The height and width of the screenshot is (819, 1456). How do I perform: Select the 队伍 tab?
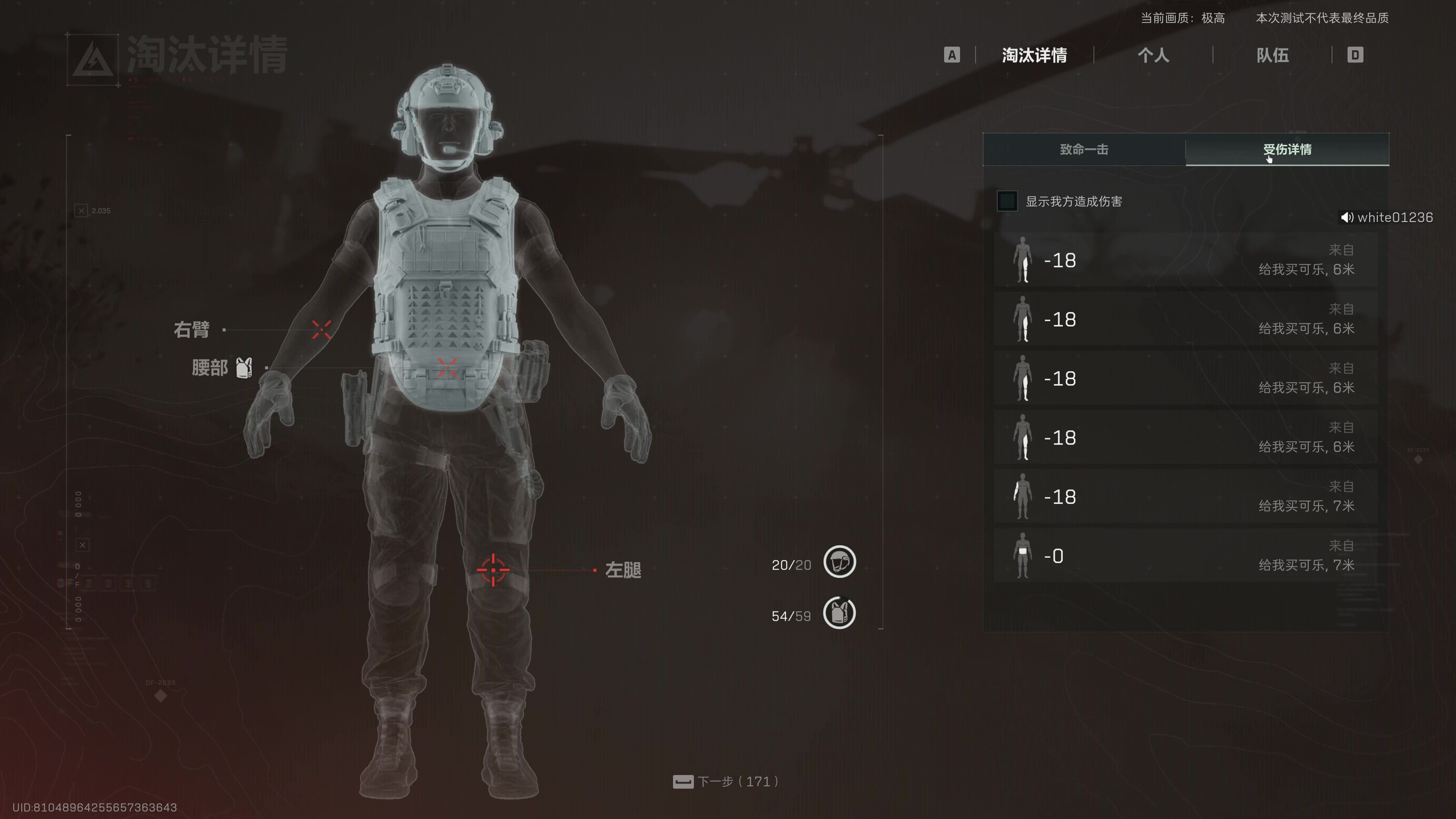click(x=1272, y=55)
